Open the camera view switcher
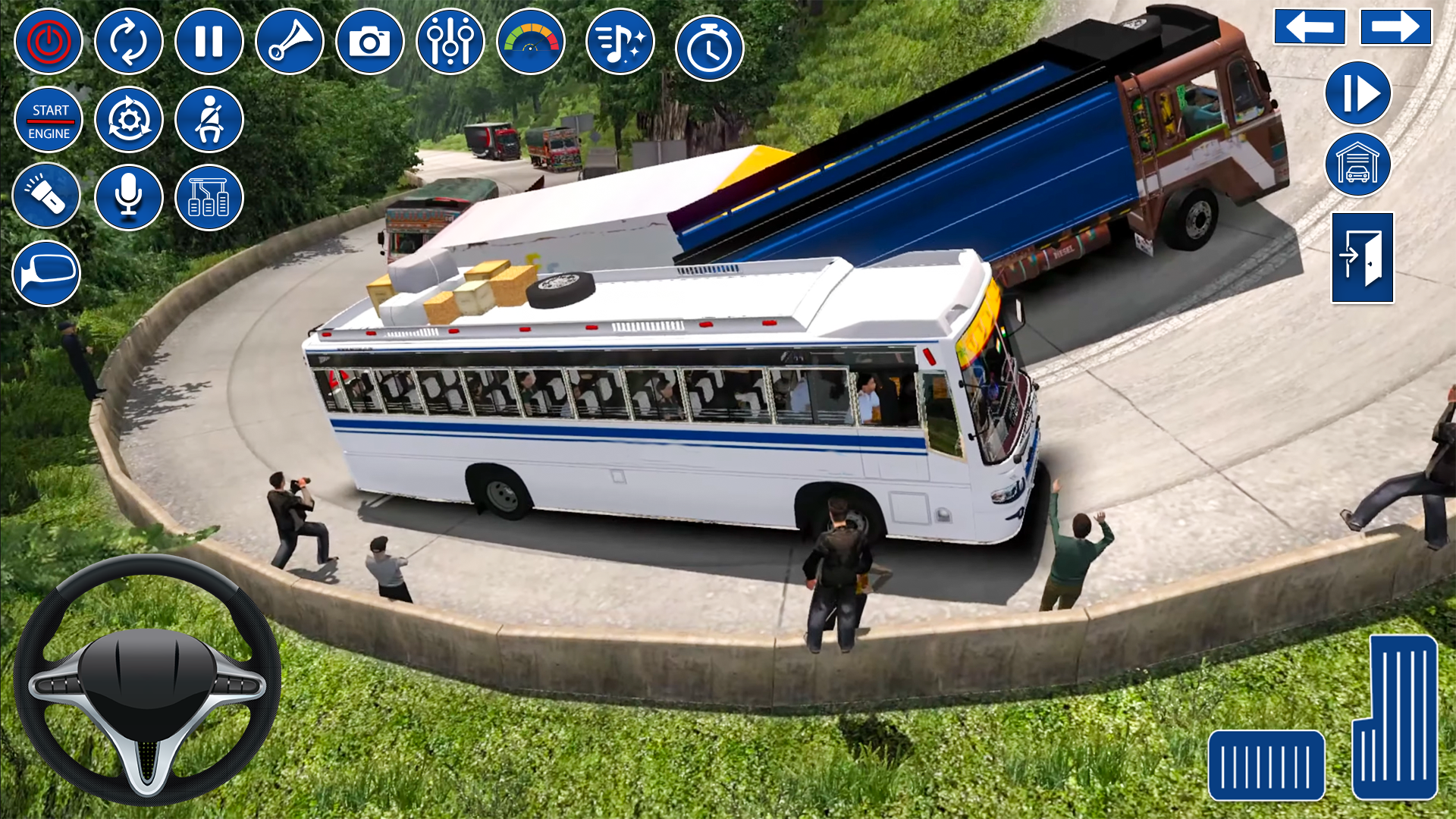 (371, 42)
